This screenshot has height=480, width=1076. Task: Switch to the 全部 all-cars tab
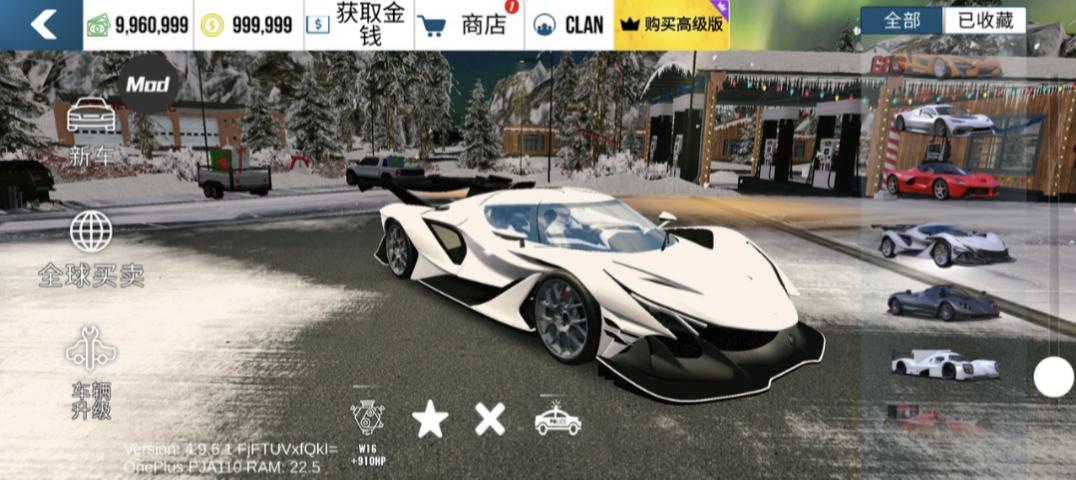(x=901, y=20)
